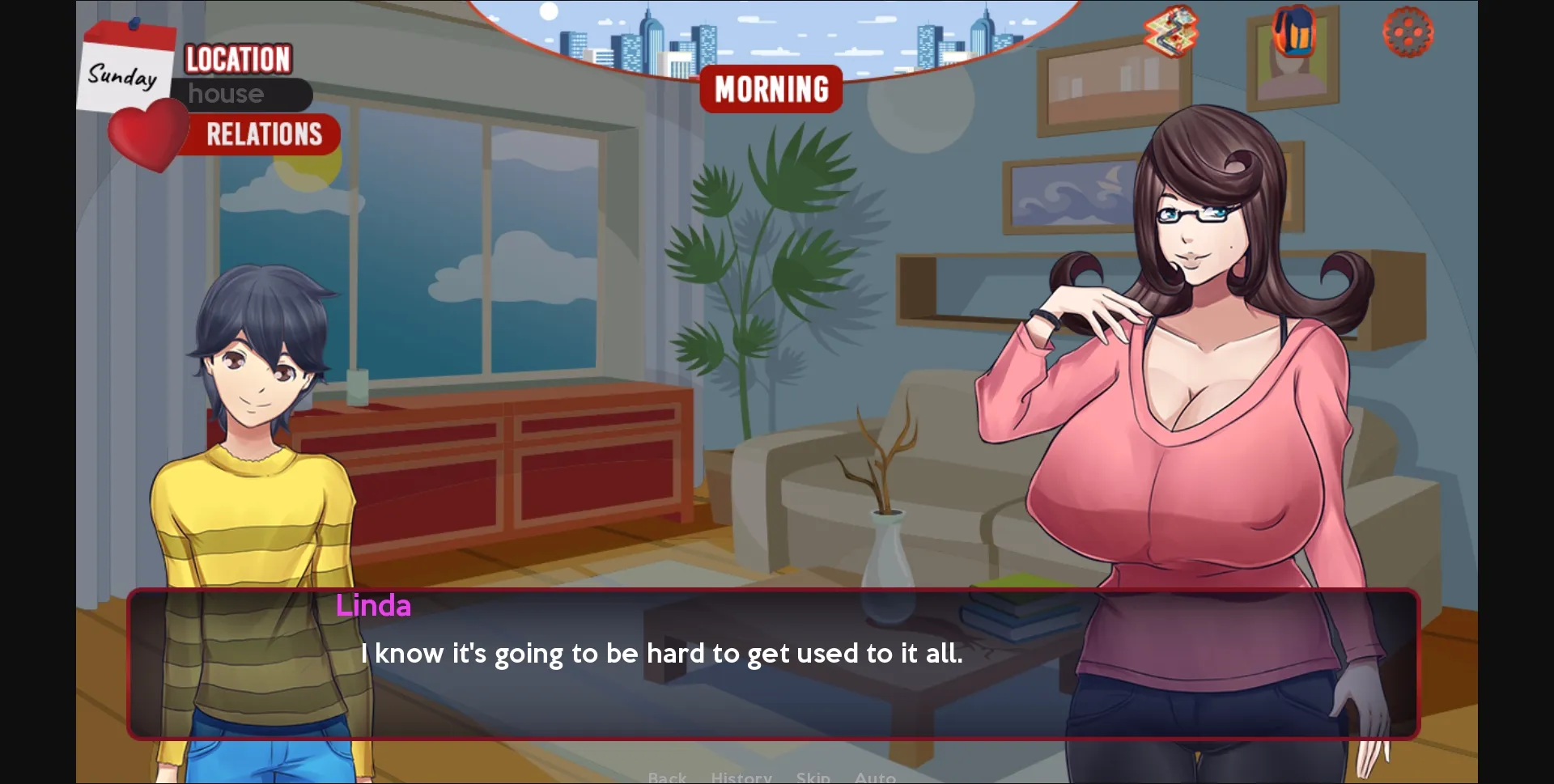Image resolution: width=1554 pixels, height=784 pixels.
Task: Click the LOCATION badge
Action: coord(236,58)
